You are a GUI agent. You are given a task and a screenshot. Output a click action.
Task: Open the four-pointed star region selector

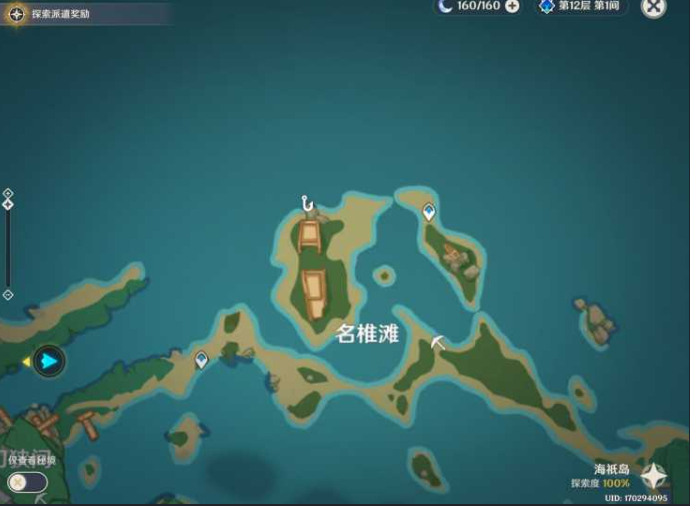(x=655, y=475)
